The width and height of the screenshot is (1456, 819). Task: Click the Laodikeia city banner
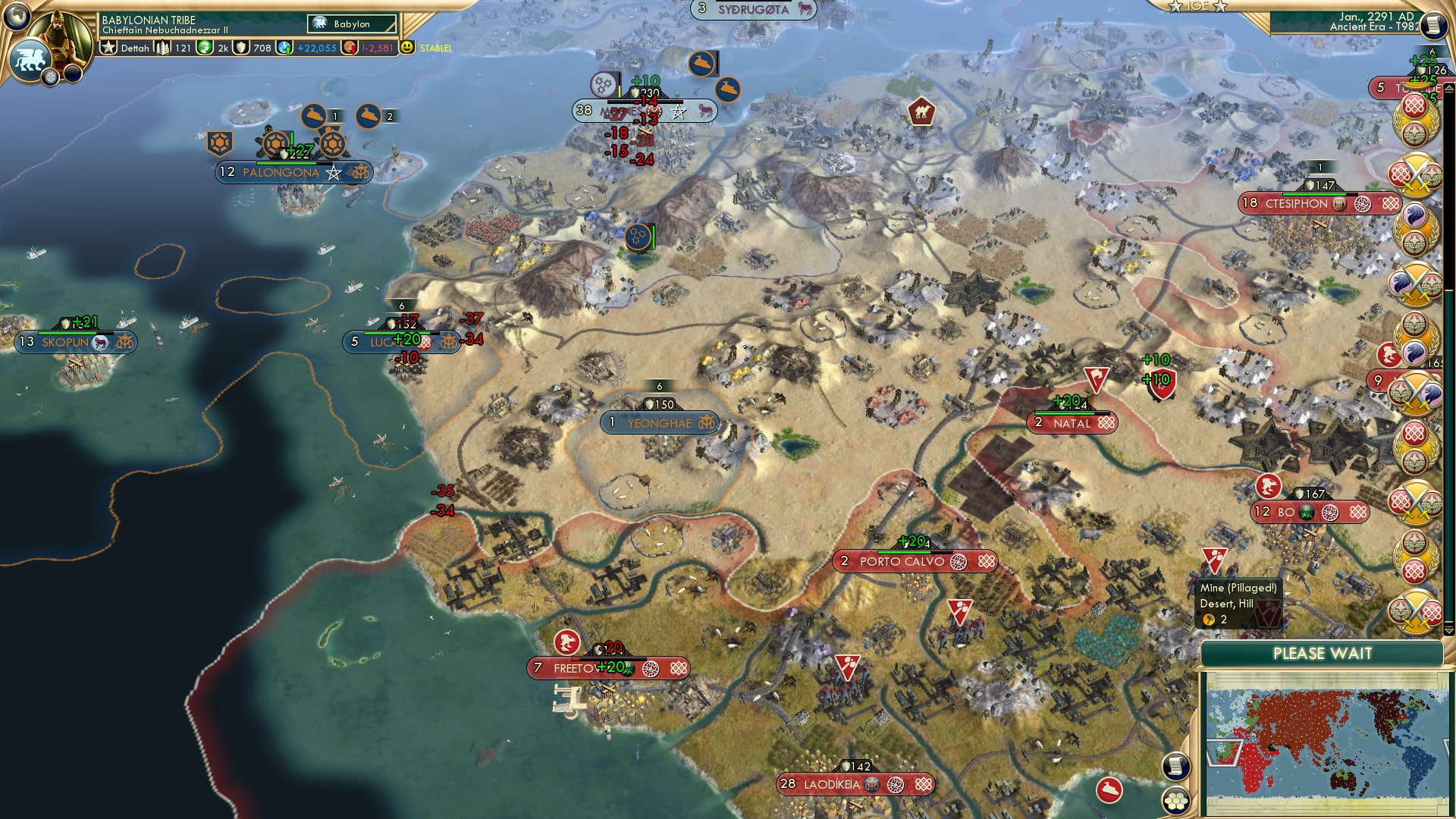[832, 784]
